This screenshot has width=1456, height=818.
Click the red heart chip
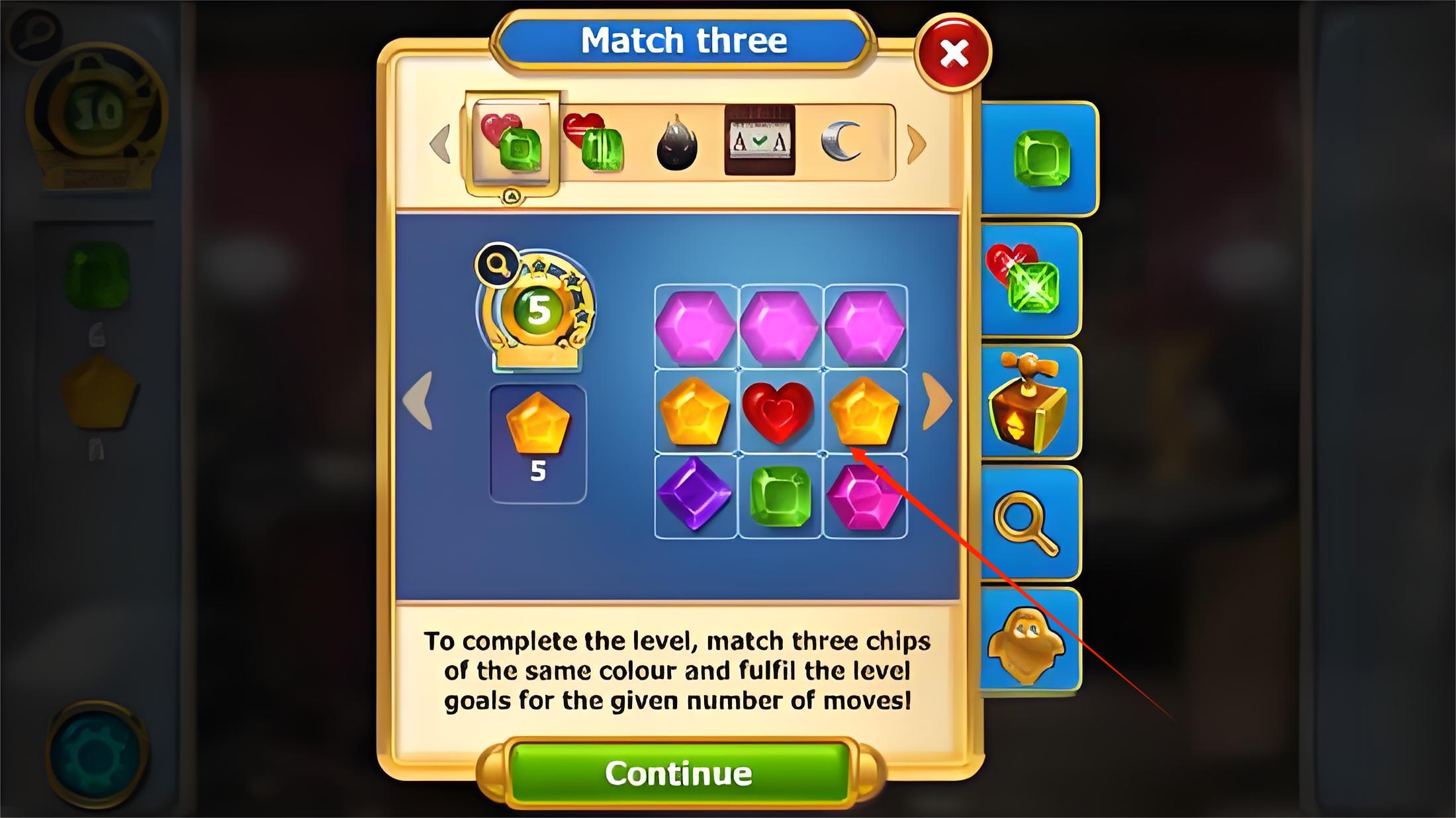click(779, 412)
